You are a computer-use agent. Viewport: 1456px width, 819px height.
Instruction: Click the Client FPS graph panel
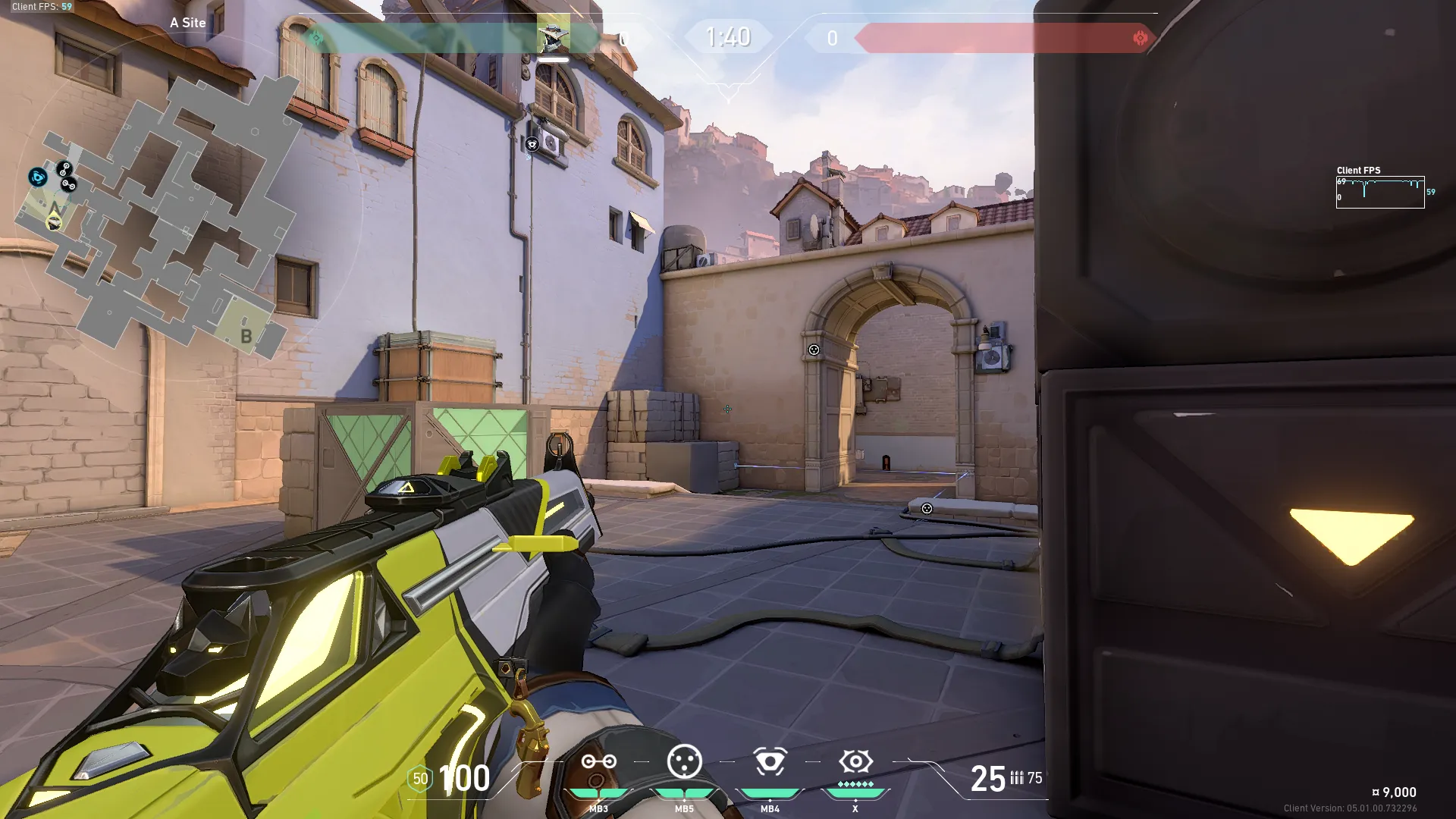click(1380, 192)
